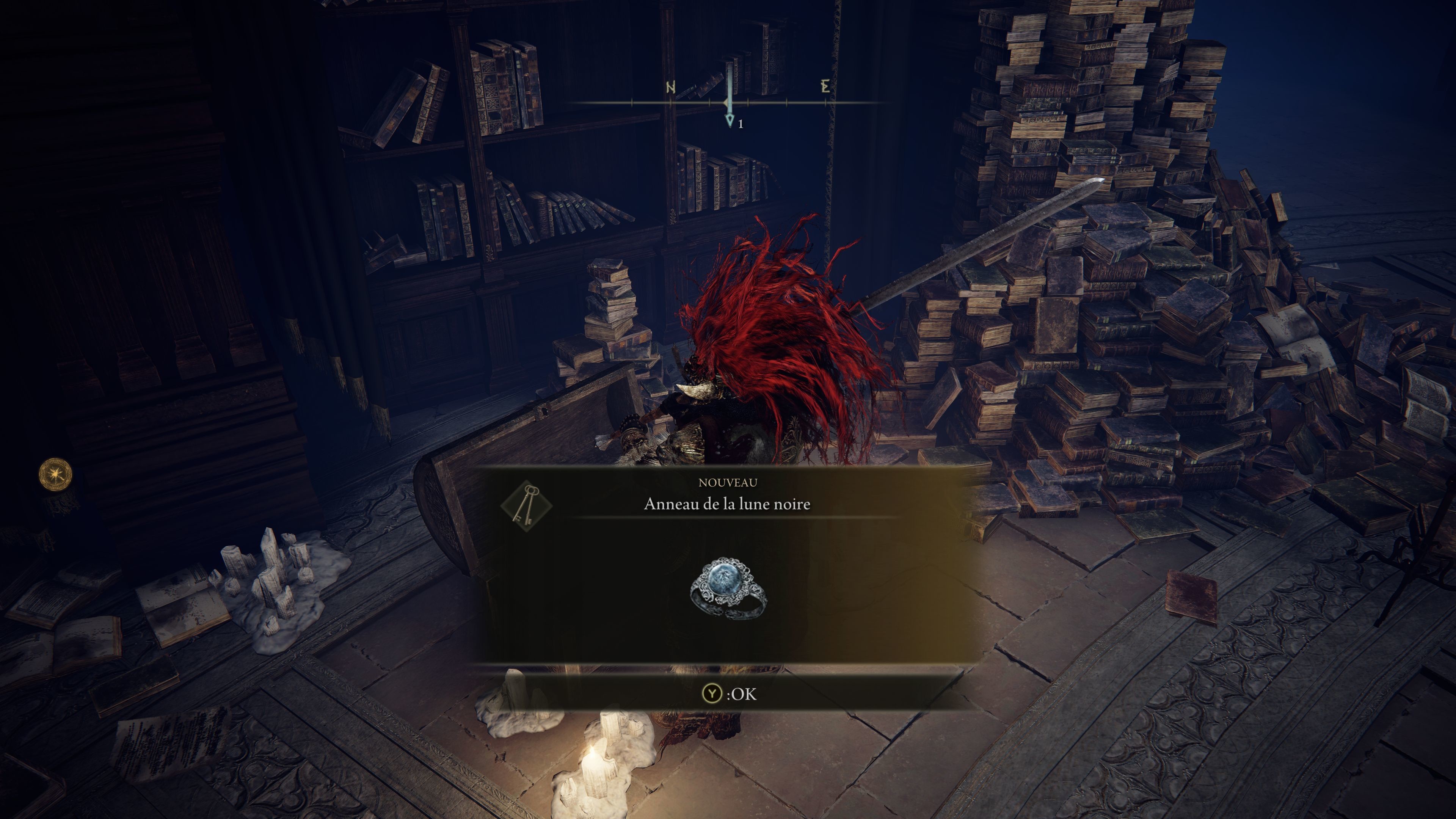Confirm the new item popup with OK

(x=728, y=693)
